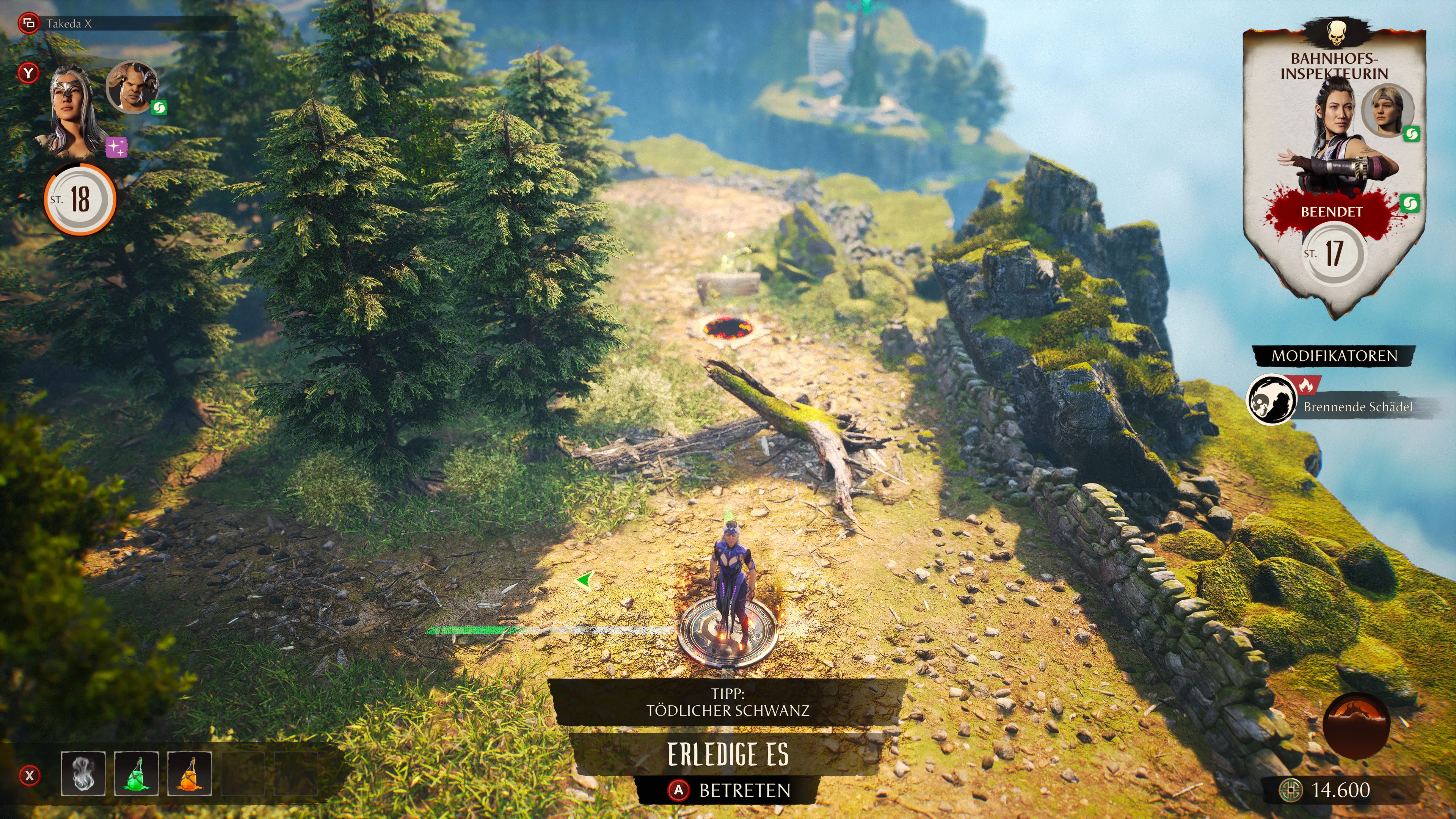Viewport: 1456px width, 819px height.
Task: Select the player's kameo fighter portrait
Action: pyautogui.click(x=132, y=87)
